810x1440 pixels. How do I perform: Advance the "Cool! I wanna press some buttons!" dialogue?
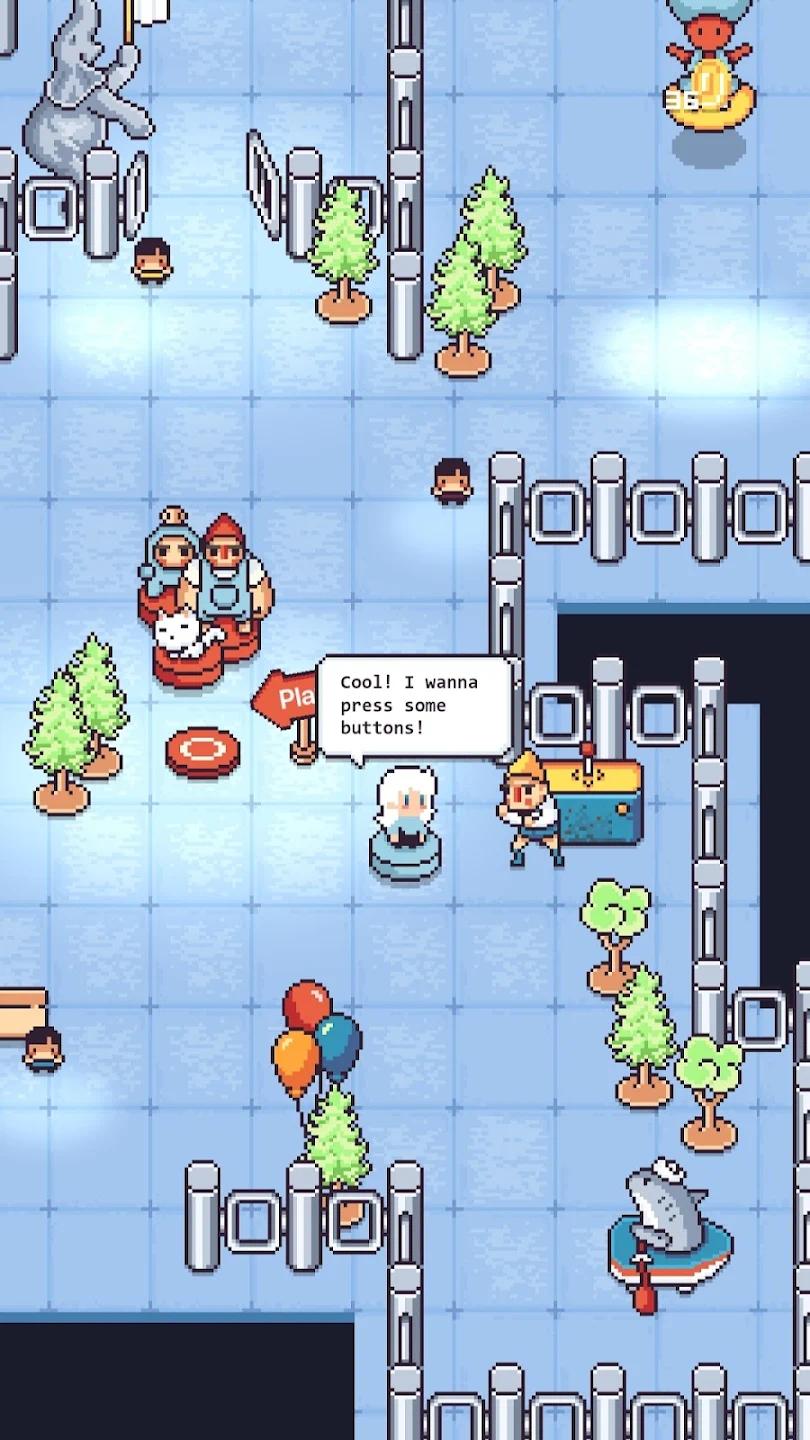[414, 707]
